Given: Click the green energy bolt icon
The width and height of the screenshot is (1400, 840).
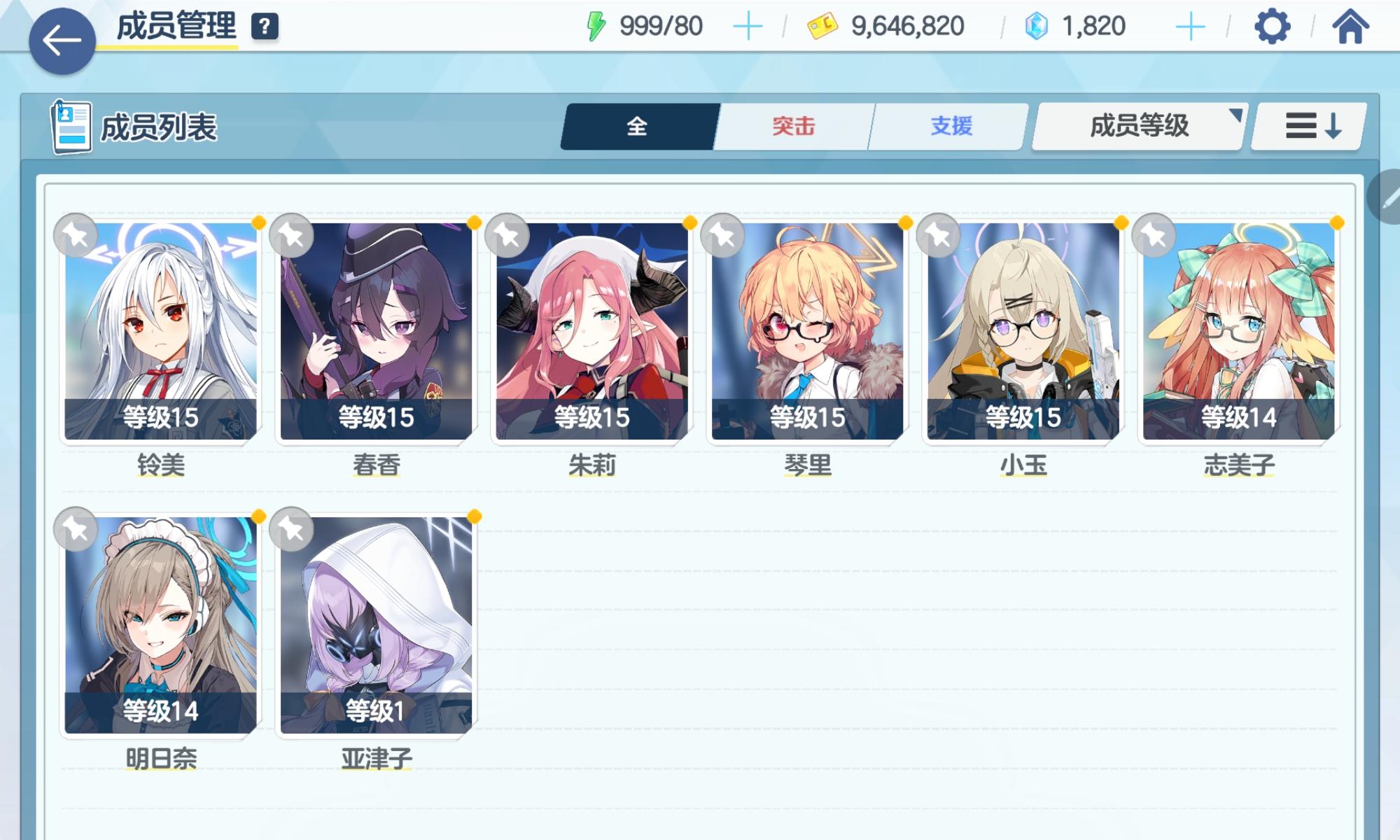Looking at the screenshot, I should pyautogui.click(x=594, y=24).
